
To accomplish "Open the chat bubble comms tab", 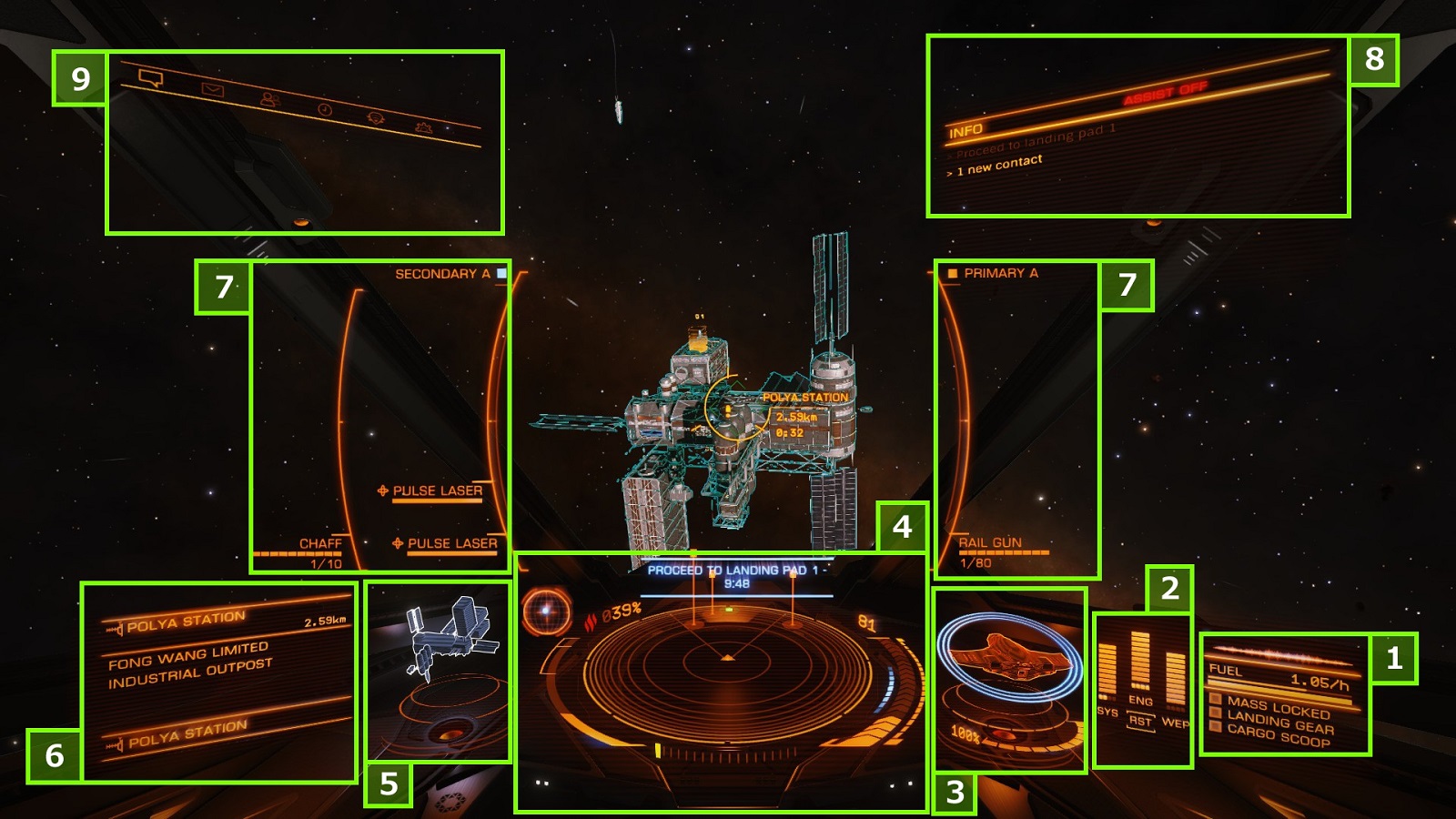I will point(151,79).
